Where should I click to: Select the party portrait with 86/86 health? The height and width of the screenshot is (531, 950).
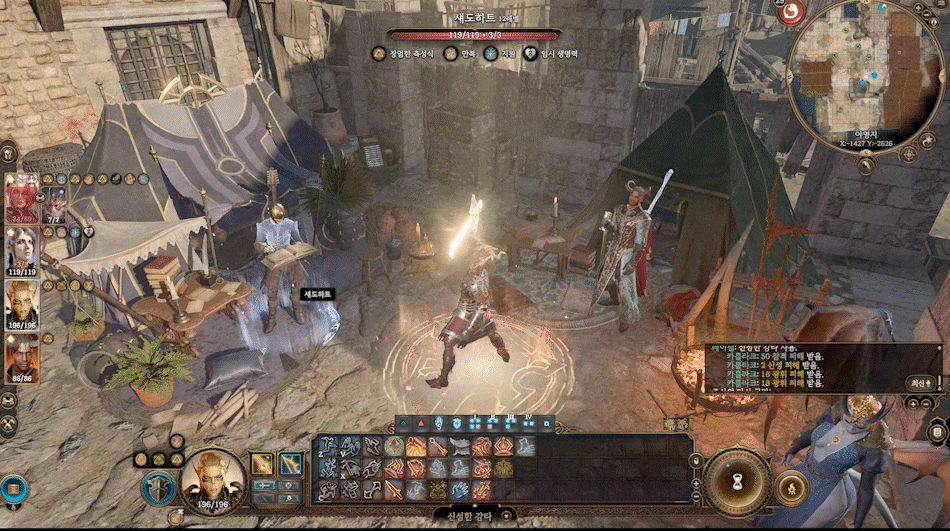click(x=22, y=354)
